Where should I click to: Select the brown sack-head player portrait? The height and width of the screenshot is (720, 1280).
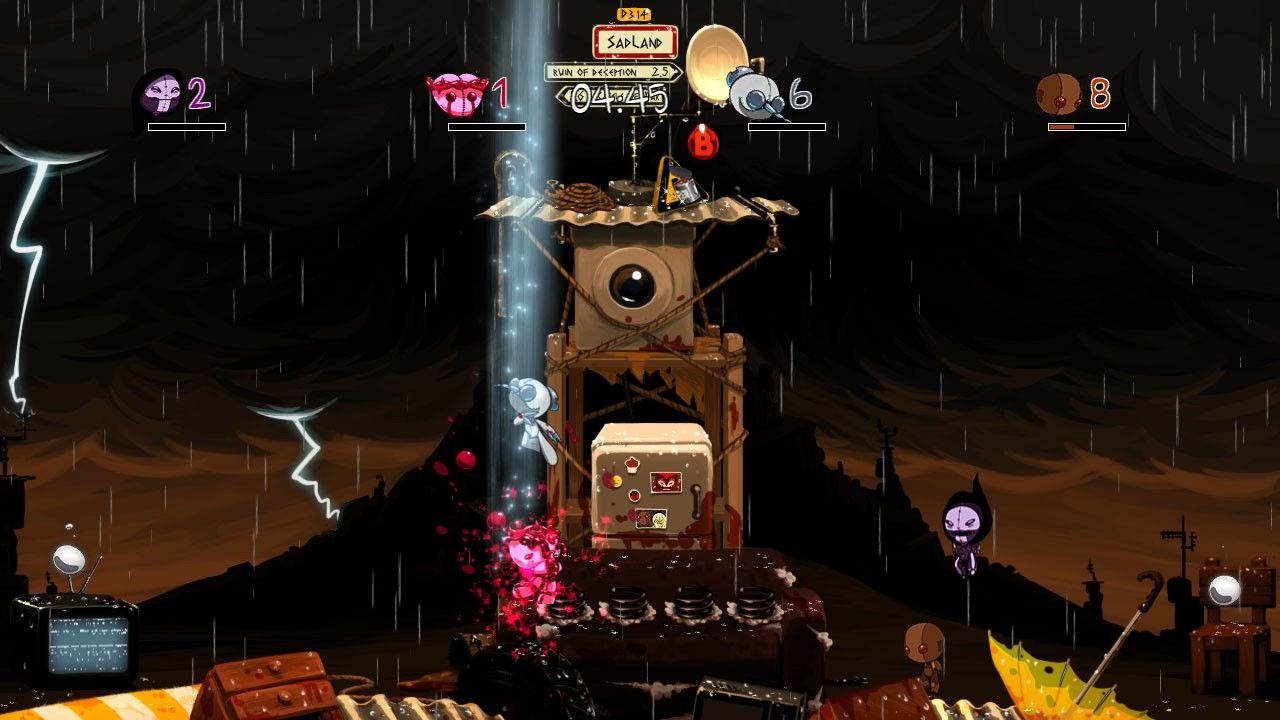coord(1059,94)
